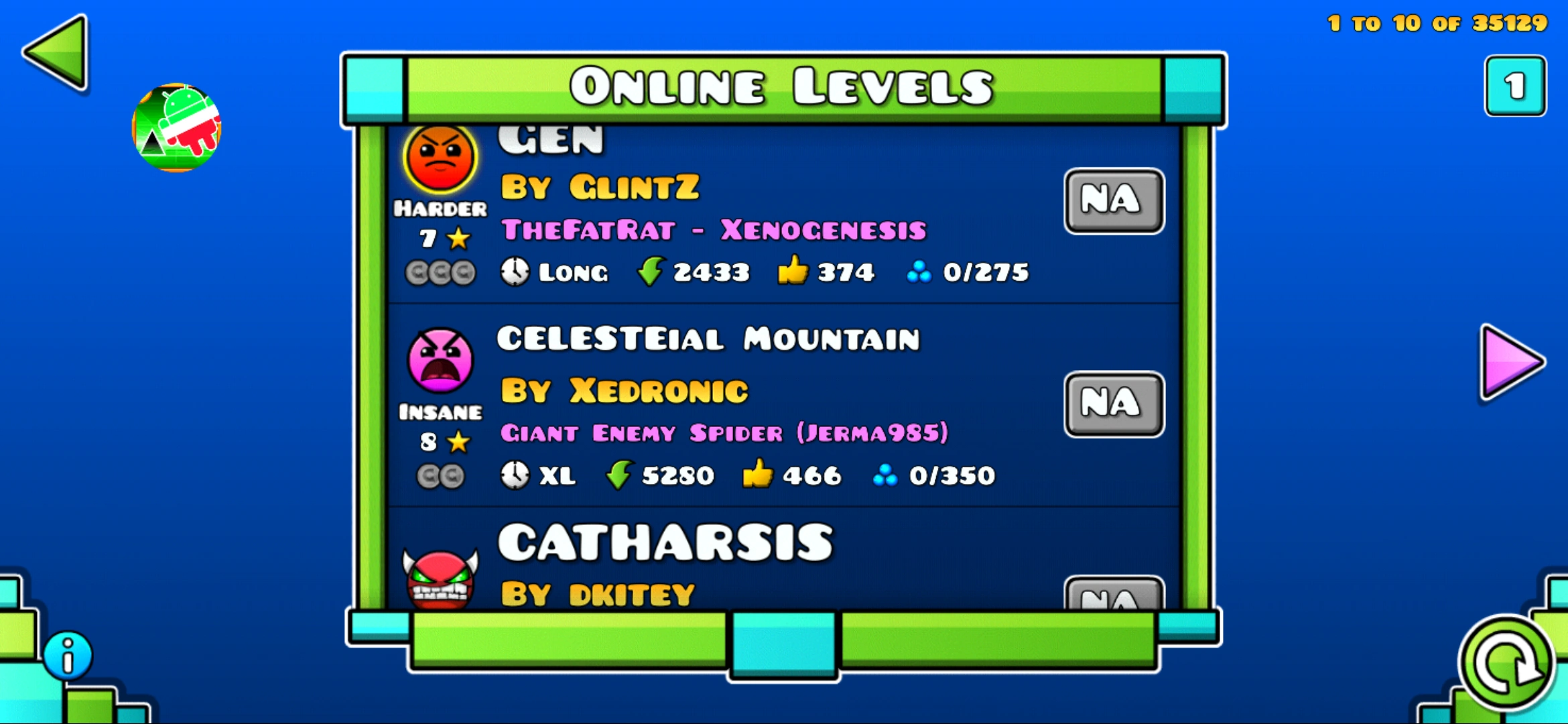Click the green download arrow next to 5280
1568x724 pixels.
[x=617, y=475]
